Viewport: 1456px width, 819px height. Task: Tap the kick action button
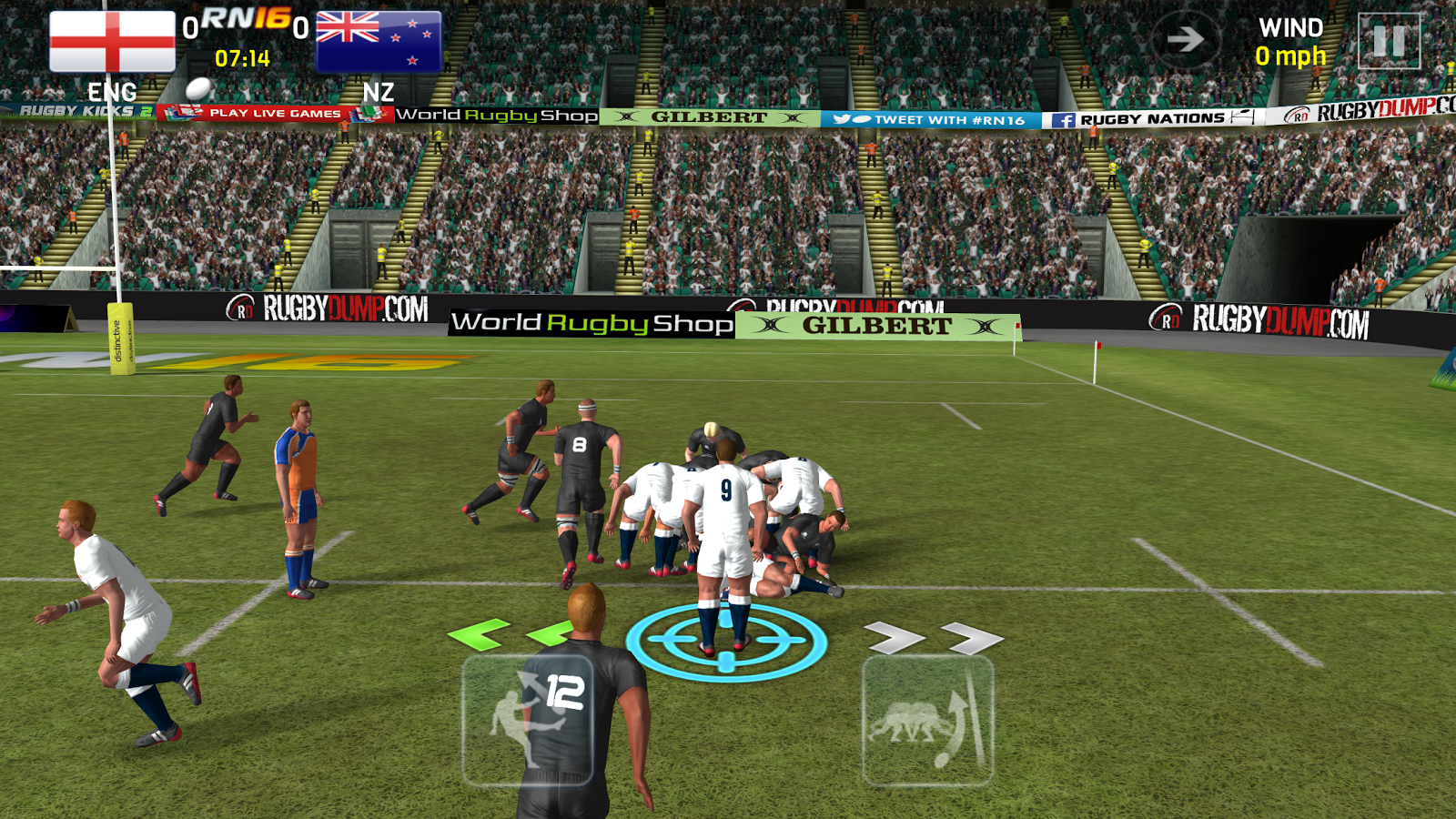(527, 720)
